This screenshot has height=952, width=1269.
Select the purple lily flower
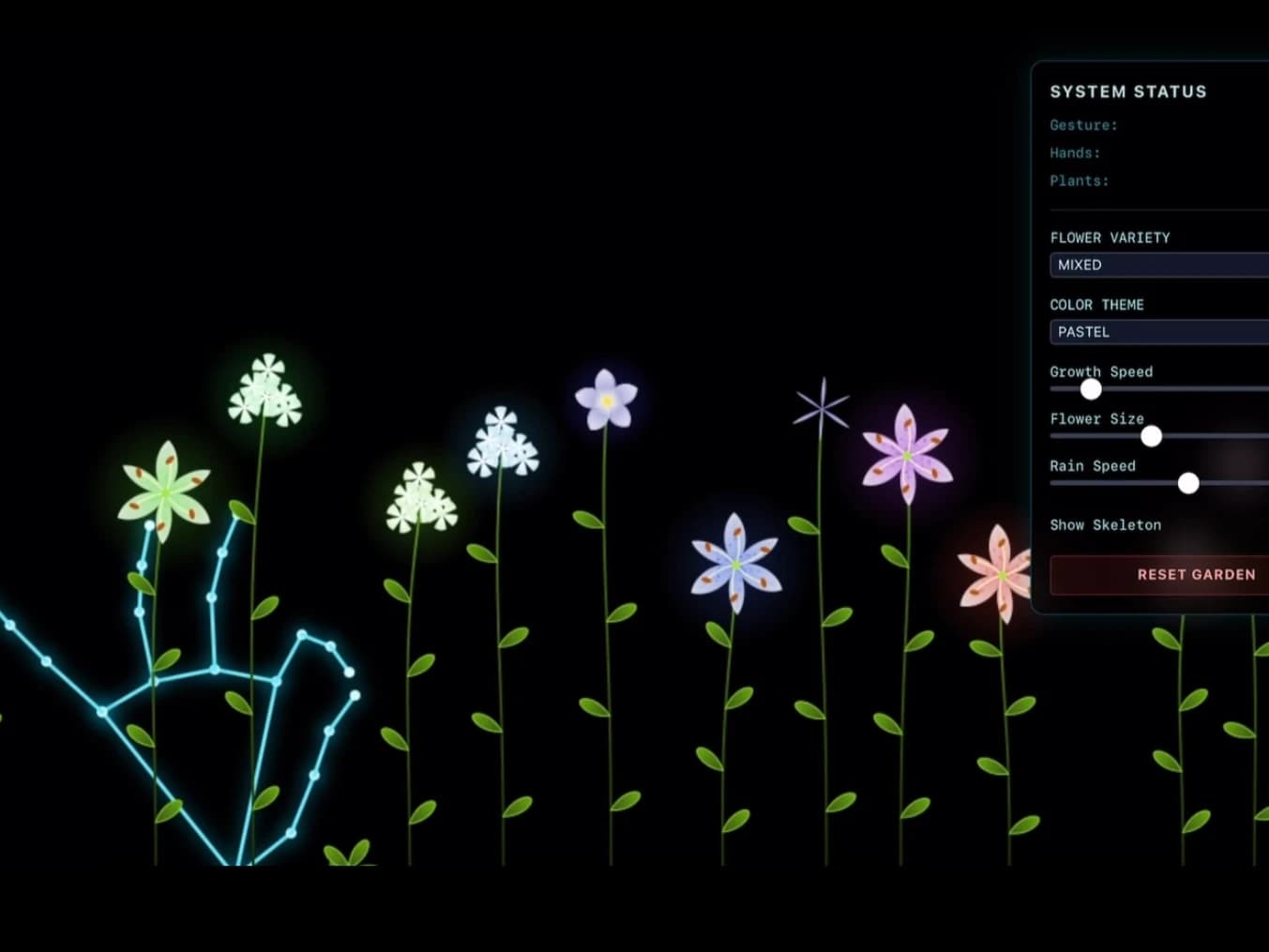pos(906,453)
